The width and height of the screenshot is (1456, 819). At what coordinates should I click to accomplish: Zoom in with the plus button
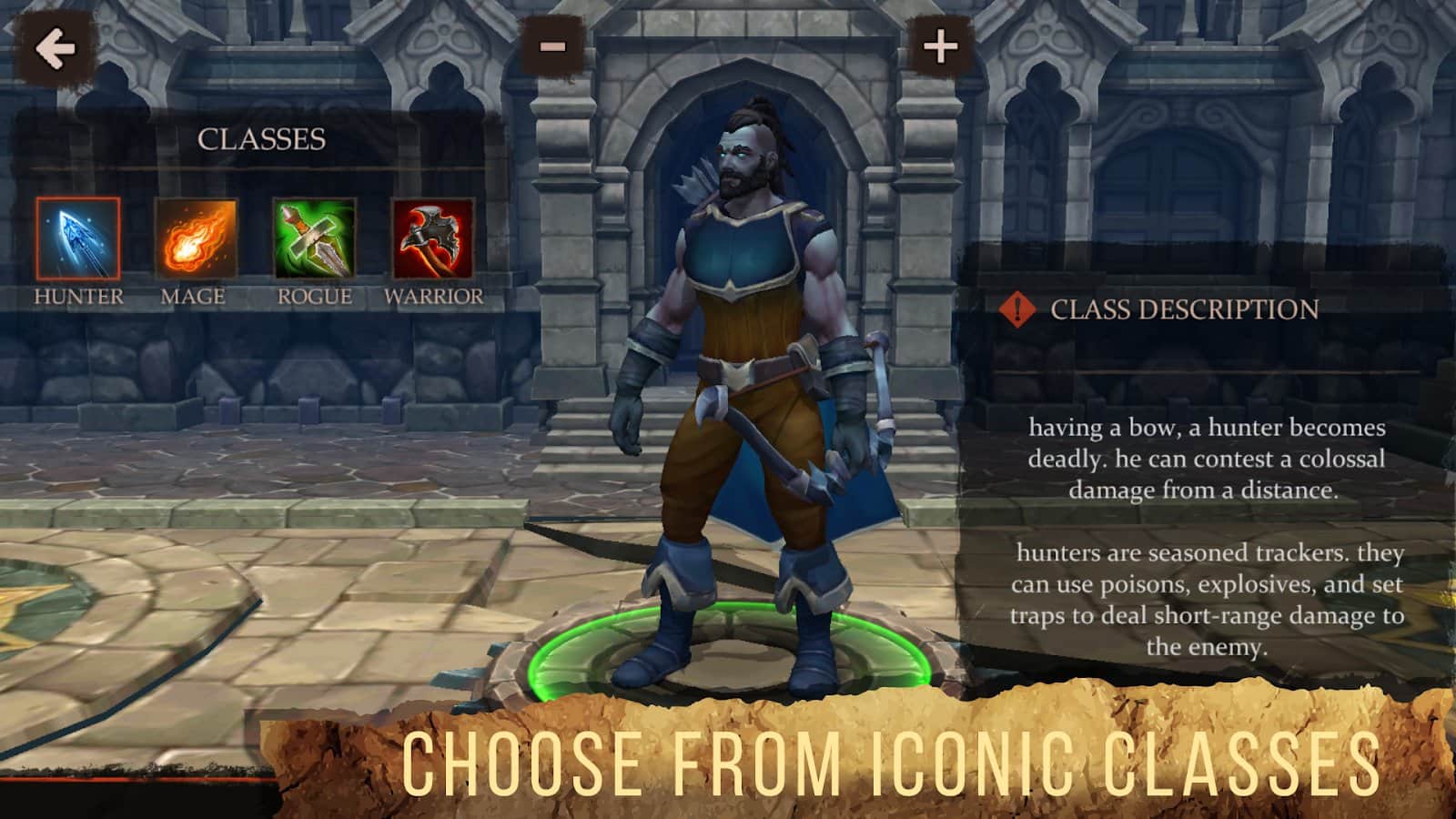pos(940,46)
